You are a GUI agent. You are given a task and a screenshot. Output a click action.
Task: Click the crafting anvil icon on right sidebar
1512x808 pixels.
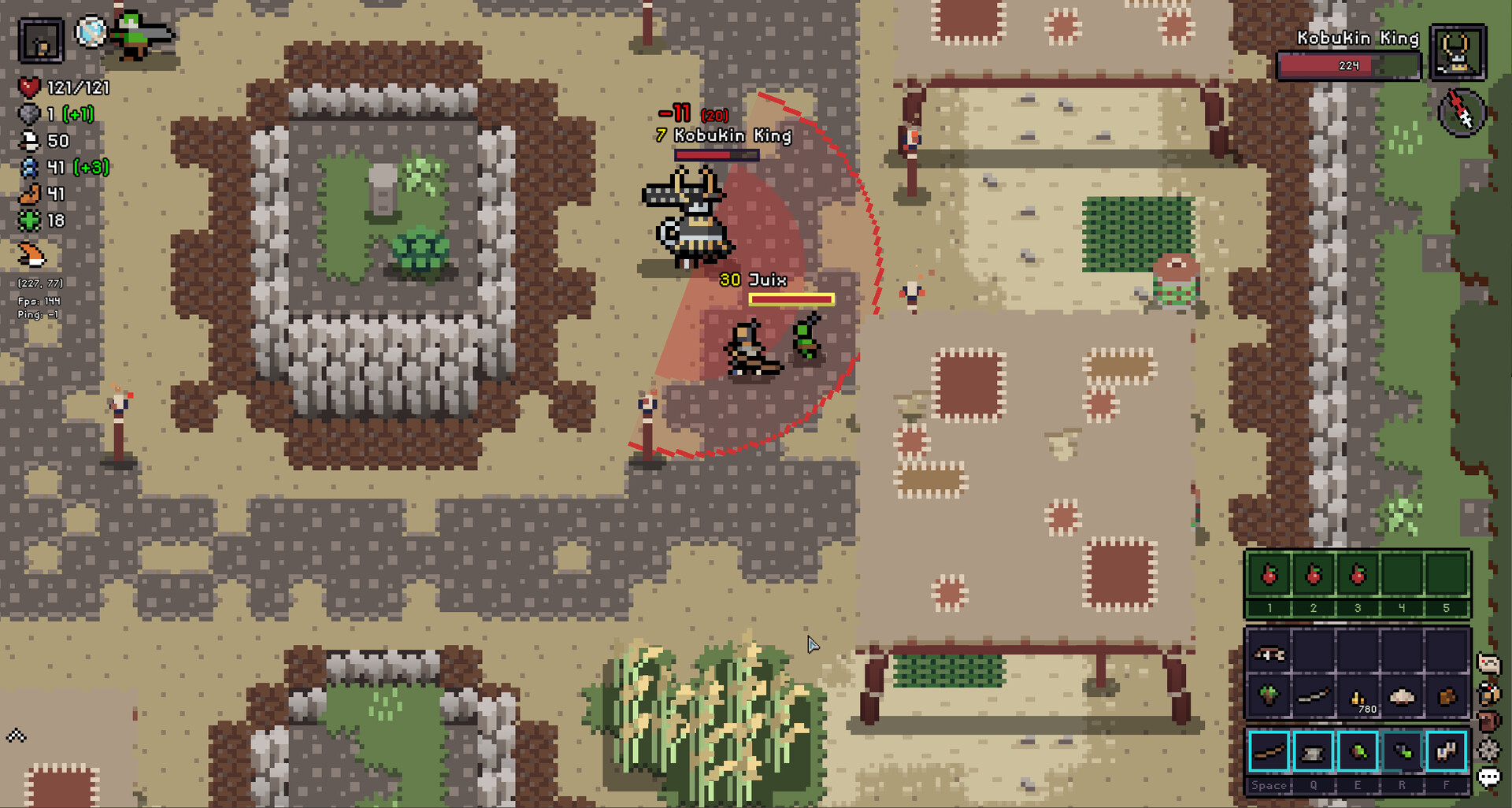coord(1489,691)
